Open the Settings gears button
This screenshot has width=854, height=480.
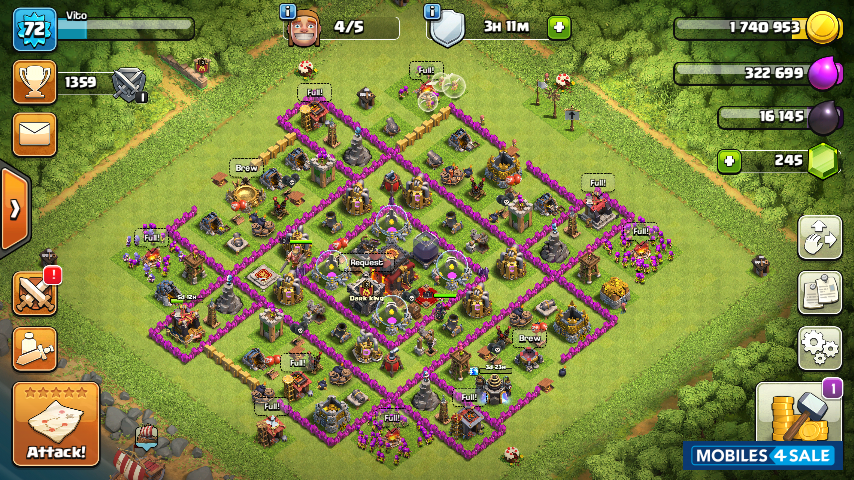819,347
